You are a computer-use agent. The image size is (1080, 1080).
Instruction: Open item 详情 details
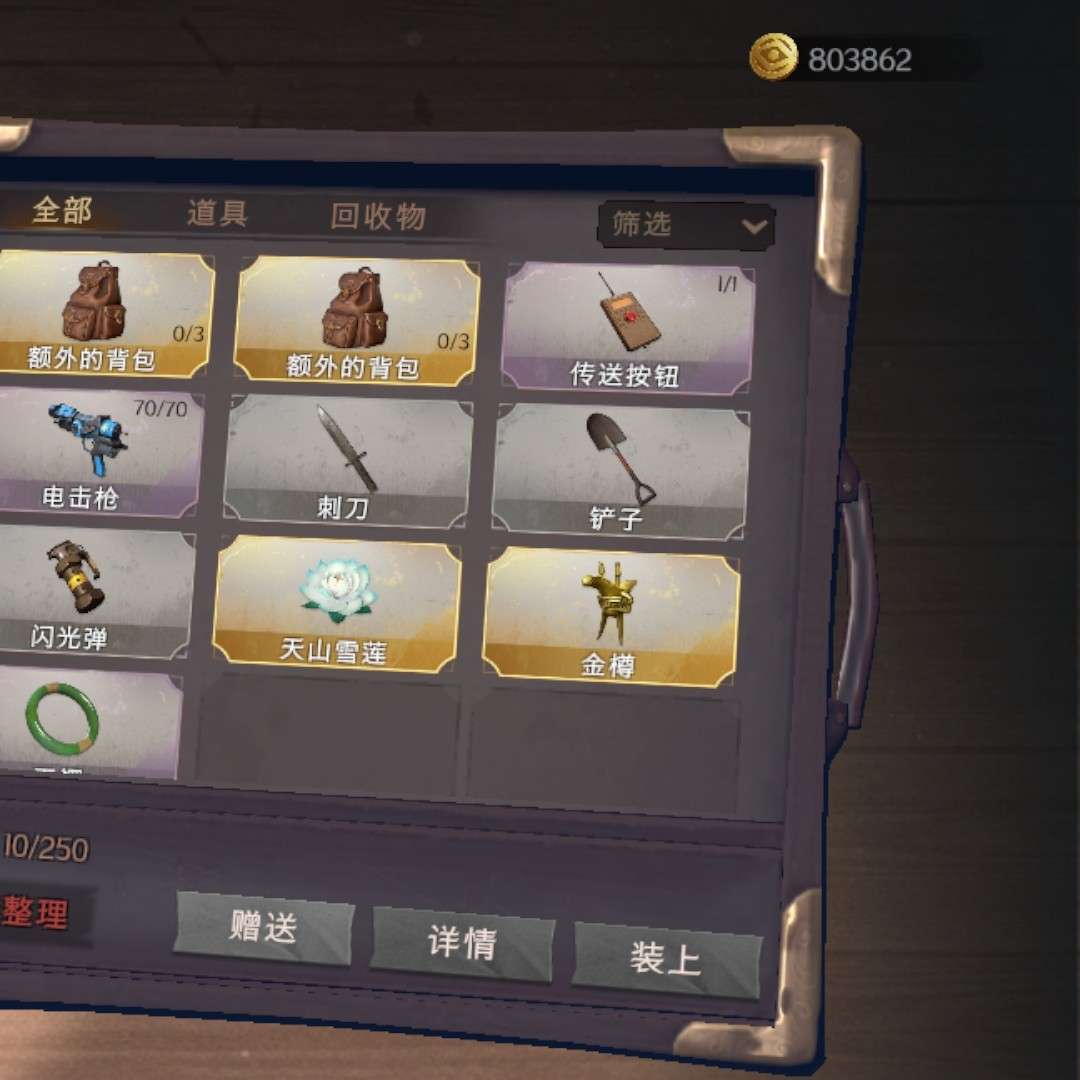click(x=462, y=943)
